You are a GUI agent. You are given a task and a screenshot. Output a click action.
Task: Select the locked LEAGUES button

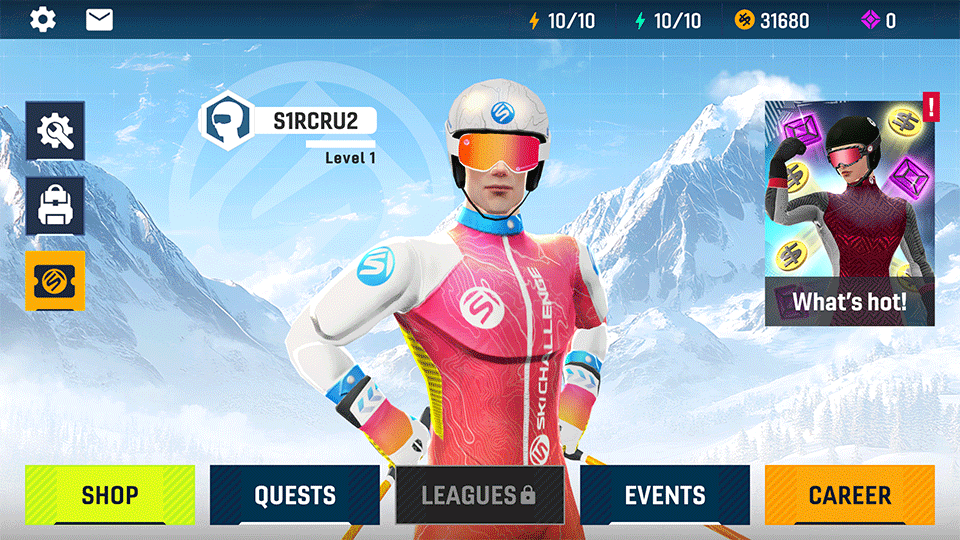(479, 495)
